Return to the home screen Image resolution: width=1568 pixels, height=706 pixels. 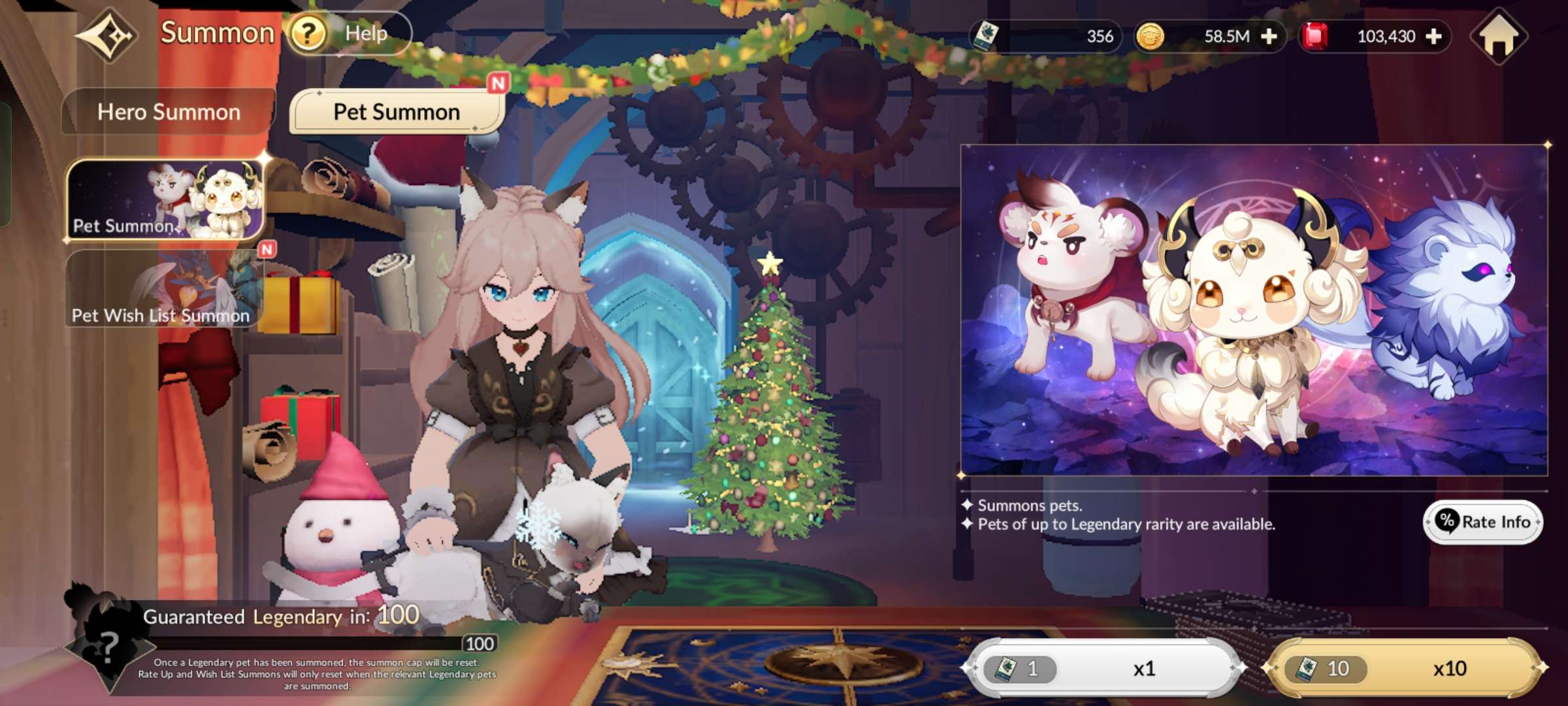click(x=1499, y=37)
